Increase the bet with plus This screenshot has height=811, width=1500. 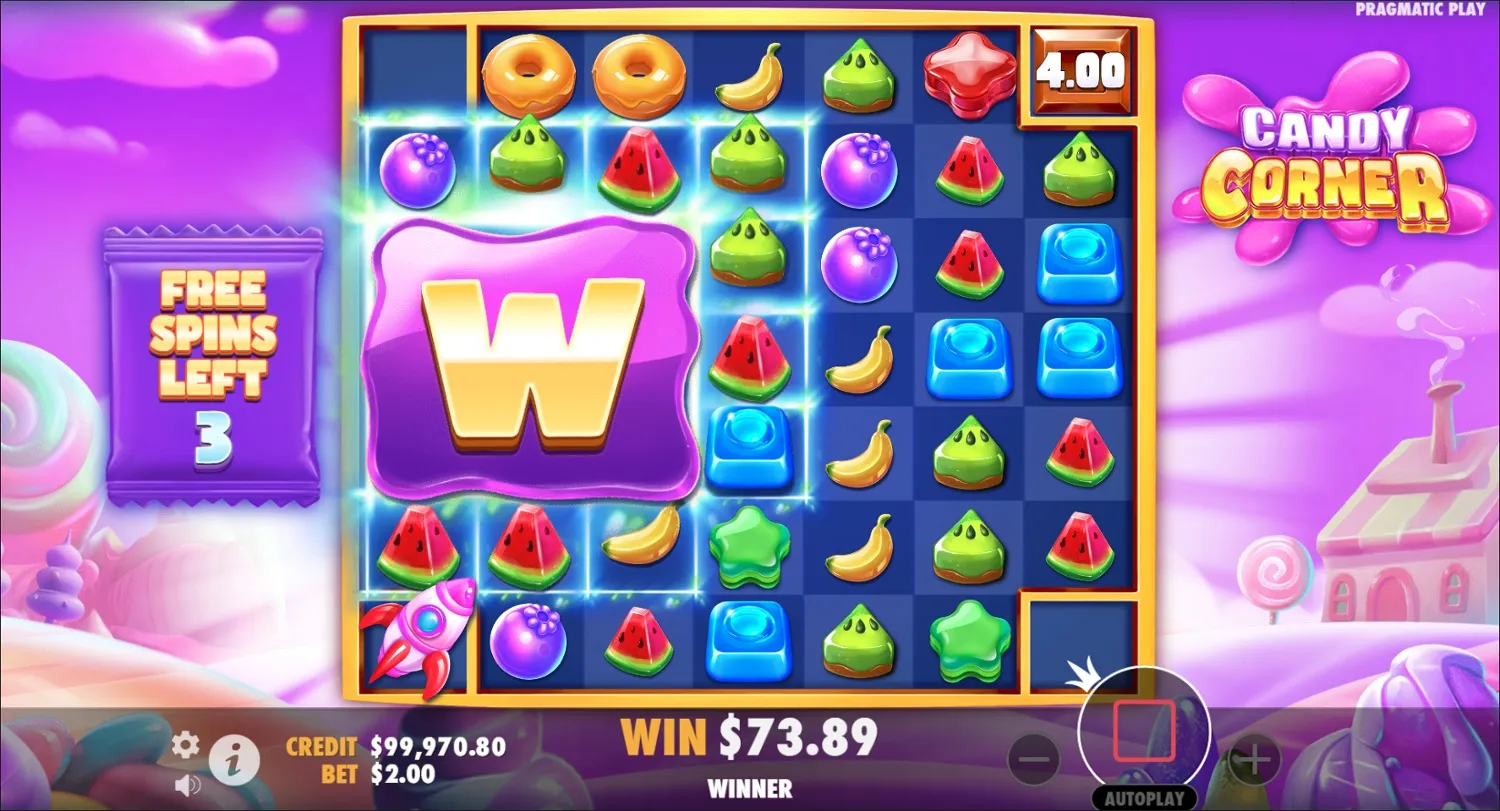pos(1254,760)
